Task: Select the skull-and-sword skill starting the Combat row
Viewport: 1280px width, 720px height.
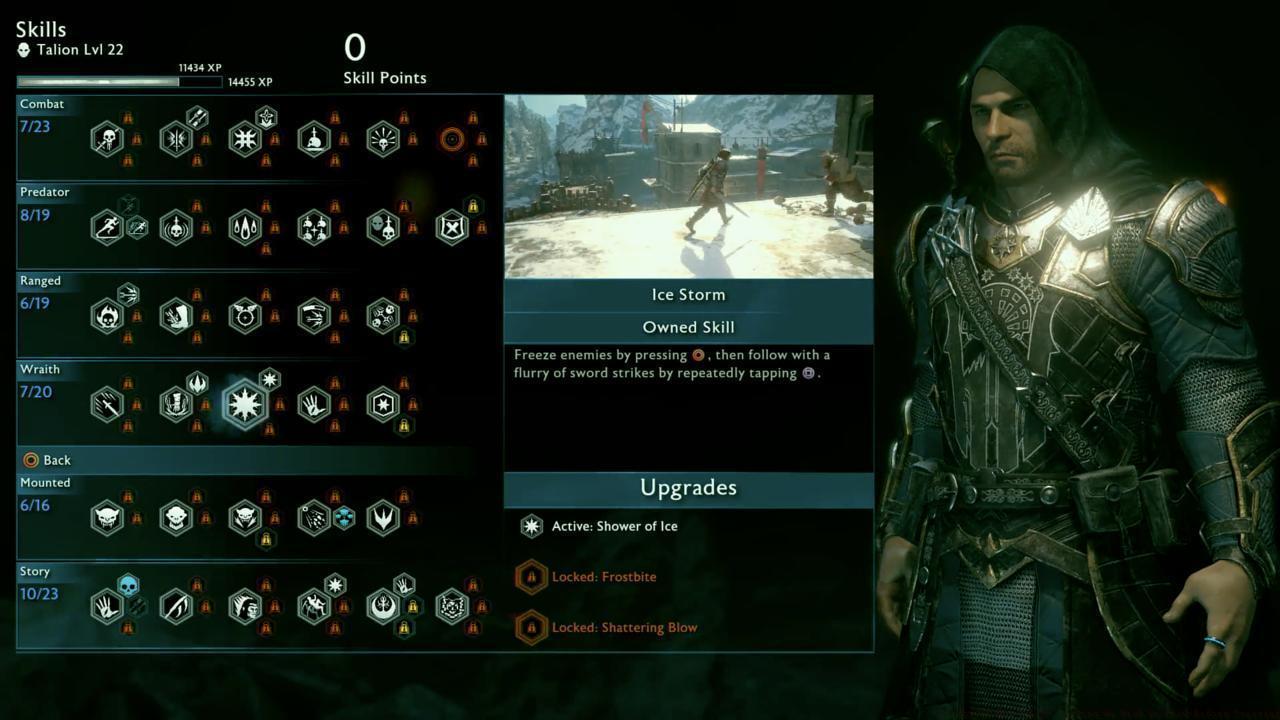Action: click(108, 138)
